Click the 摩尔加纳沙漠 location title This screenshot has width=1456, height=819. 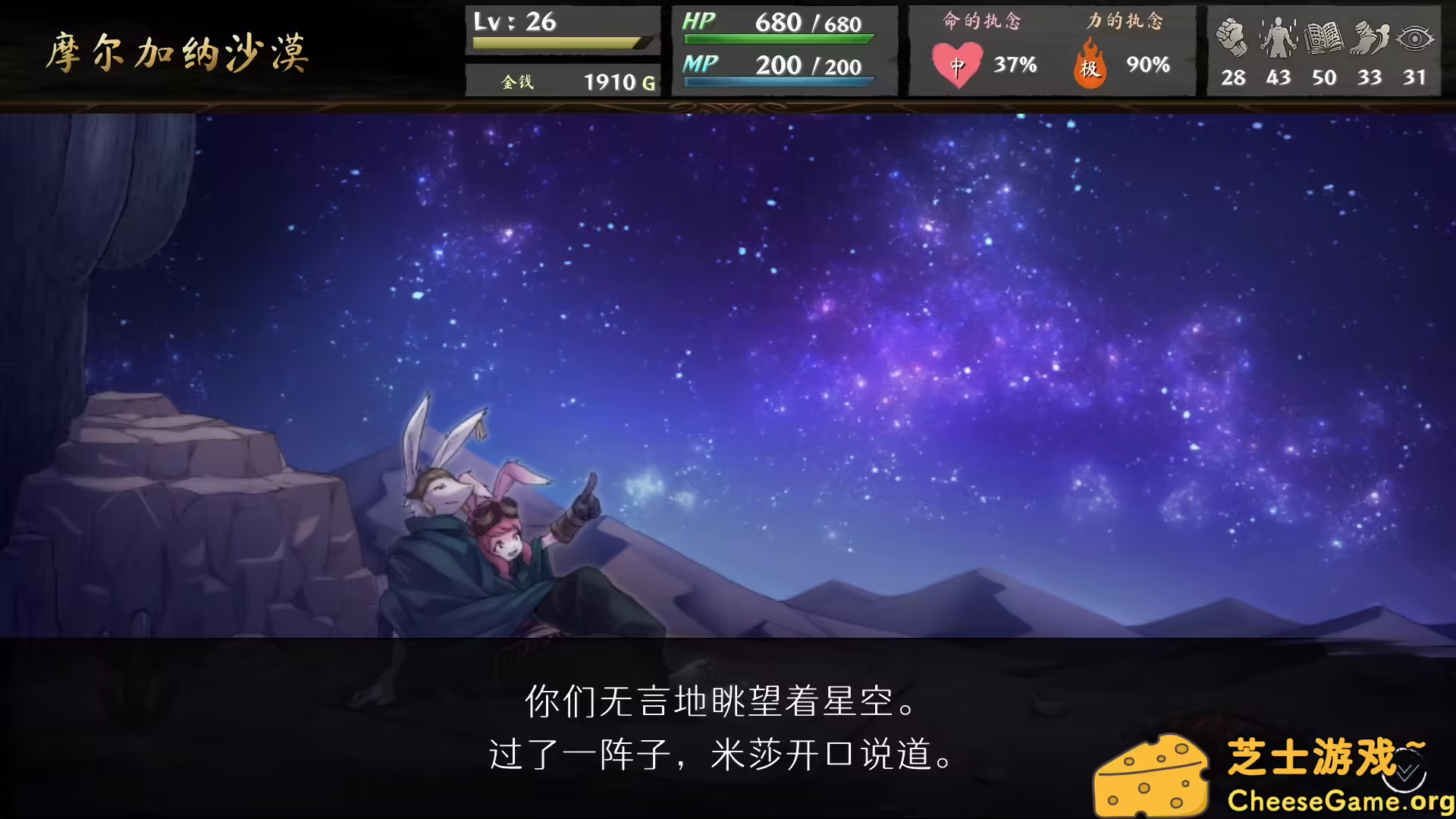[x=180, y=53]
